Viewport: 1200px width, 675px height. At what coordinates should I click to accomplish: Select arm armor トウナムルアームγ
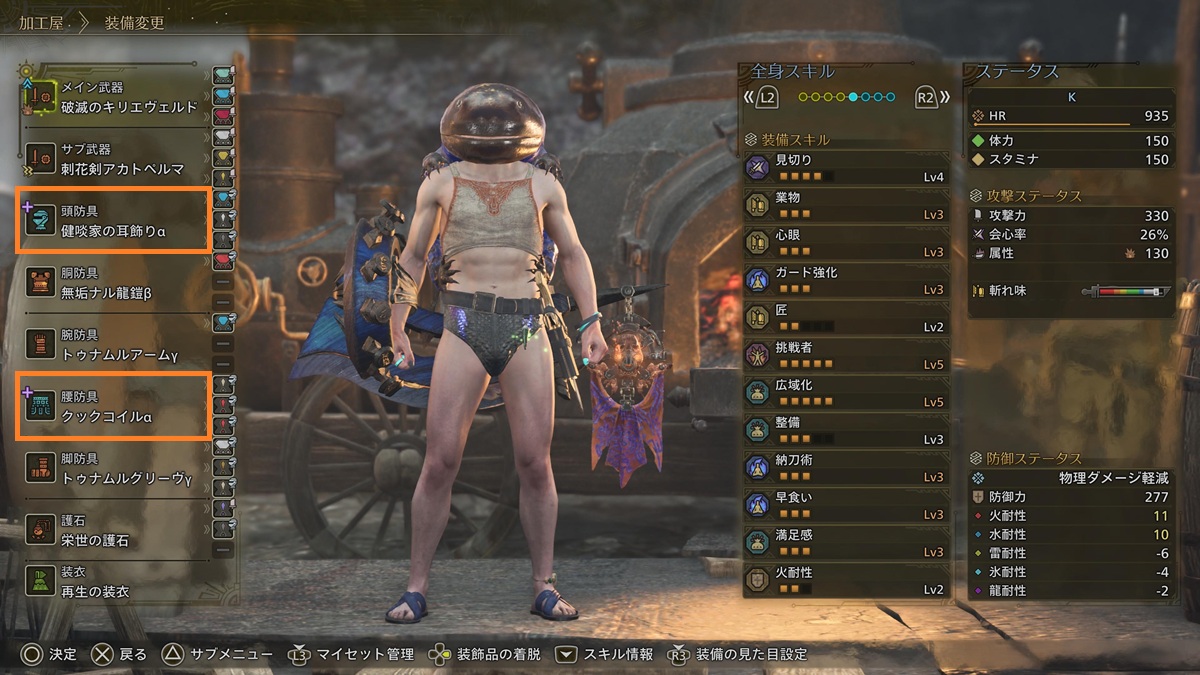(x=115, y=344)
